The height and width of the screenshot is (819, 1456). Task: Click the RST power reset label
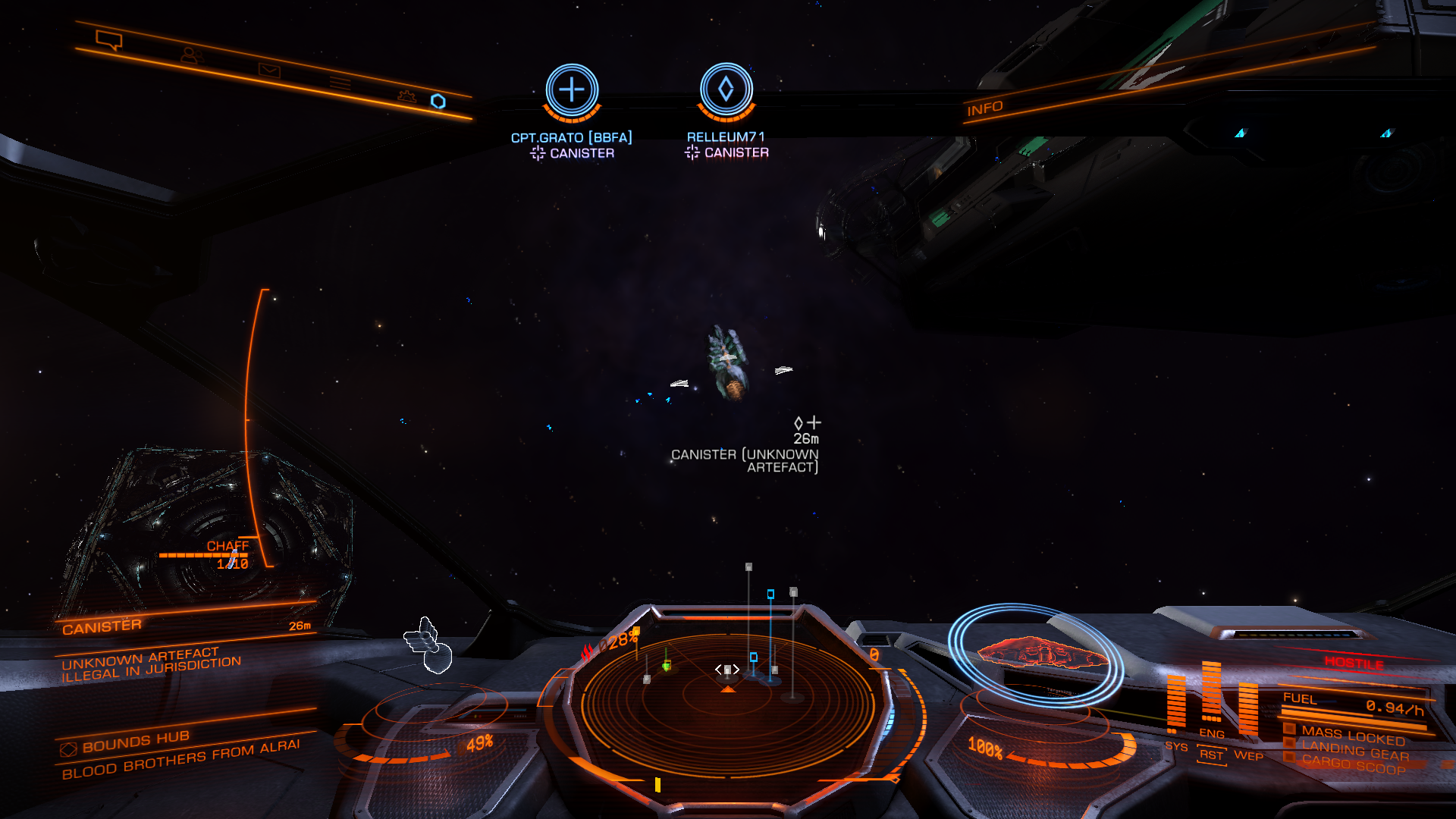coord(1211,755)
